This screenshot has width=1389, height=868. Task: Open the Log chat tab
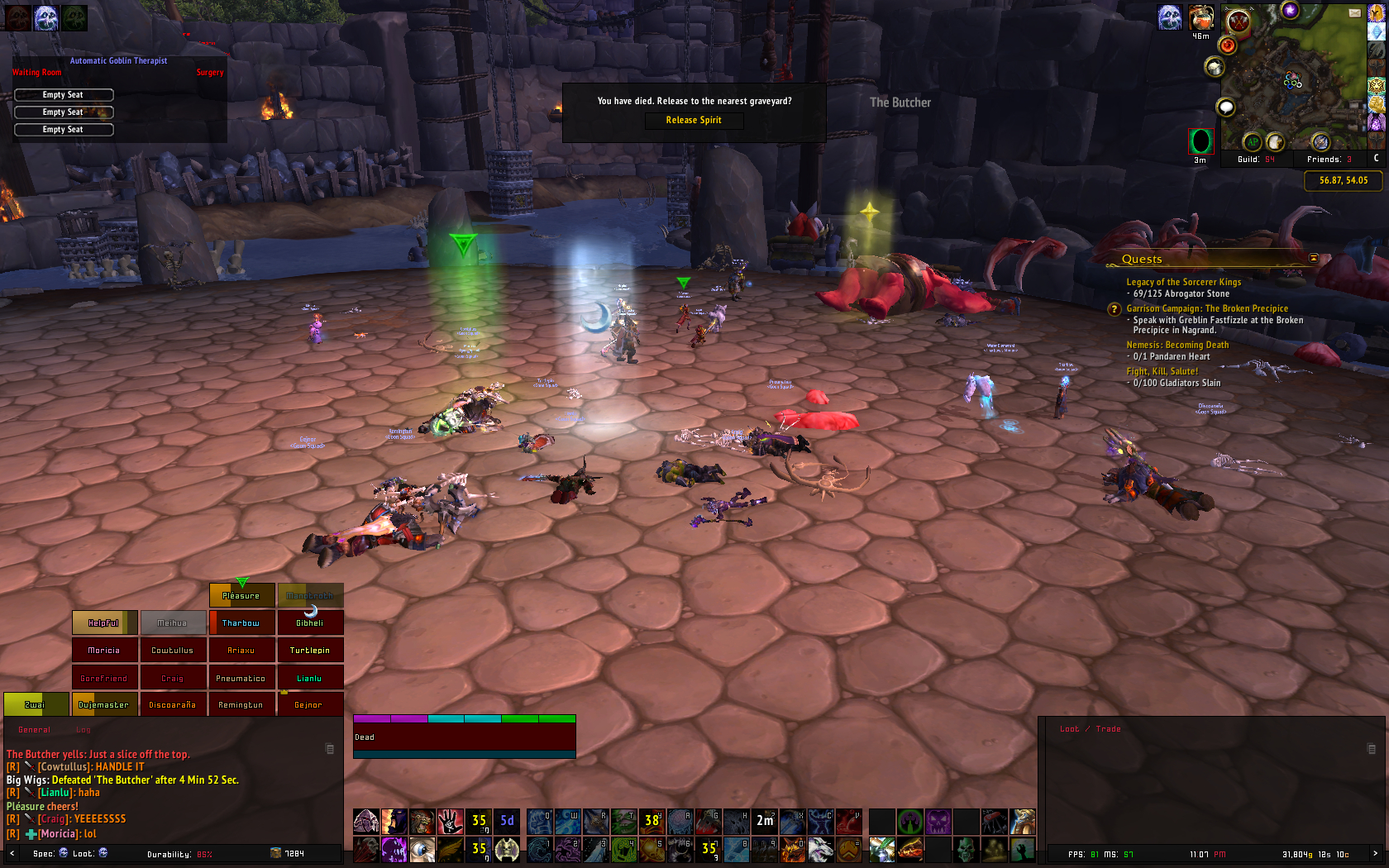(84, 730)
